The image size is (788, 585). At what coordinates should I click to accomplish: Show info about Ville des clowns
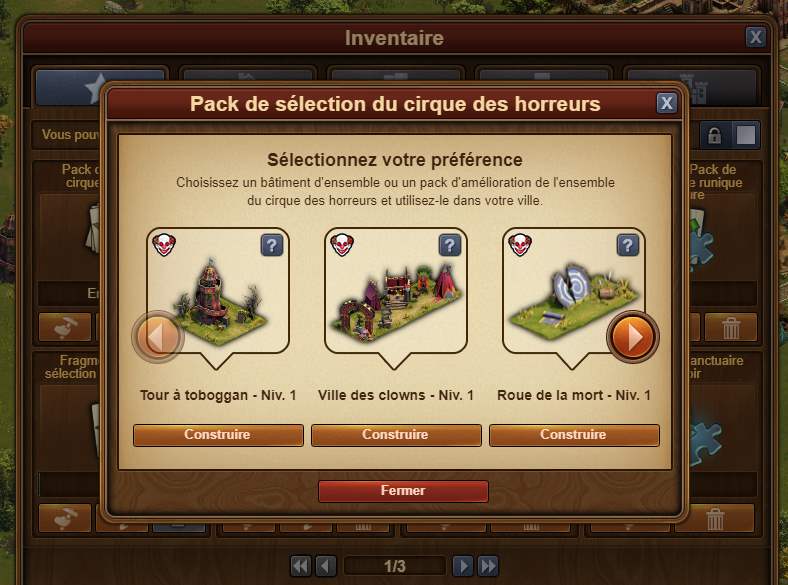click(449, 246)
